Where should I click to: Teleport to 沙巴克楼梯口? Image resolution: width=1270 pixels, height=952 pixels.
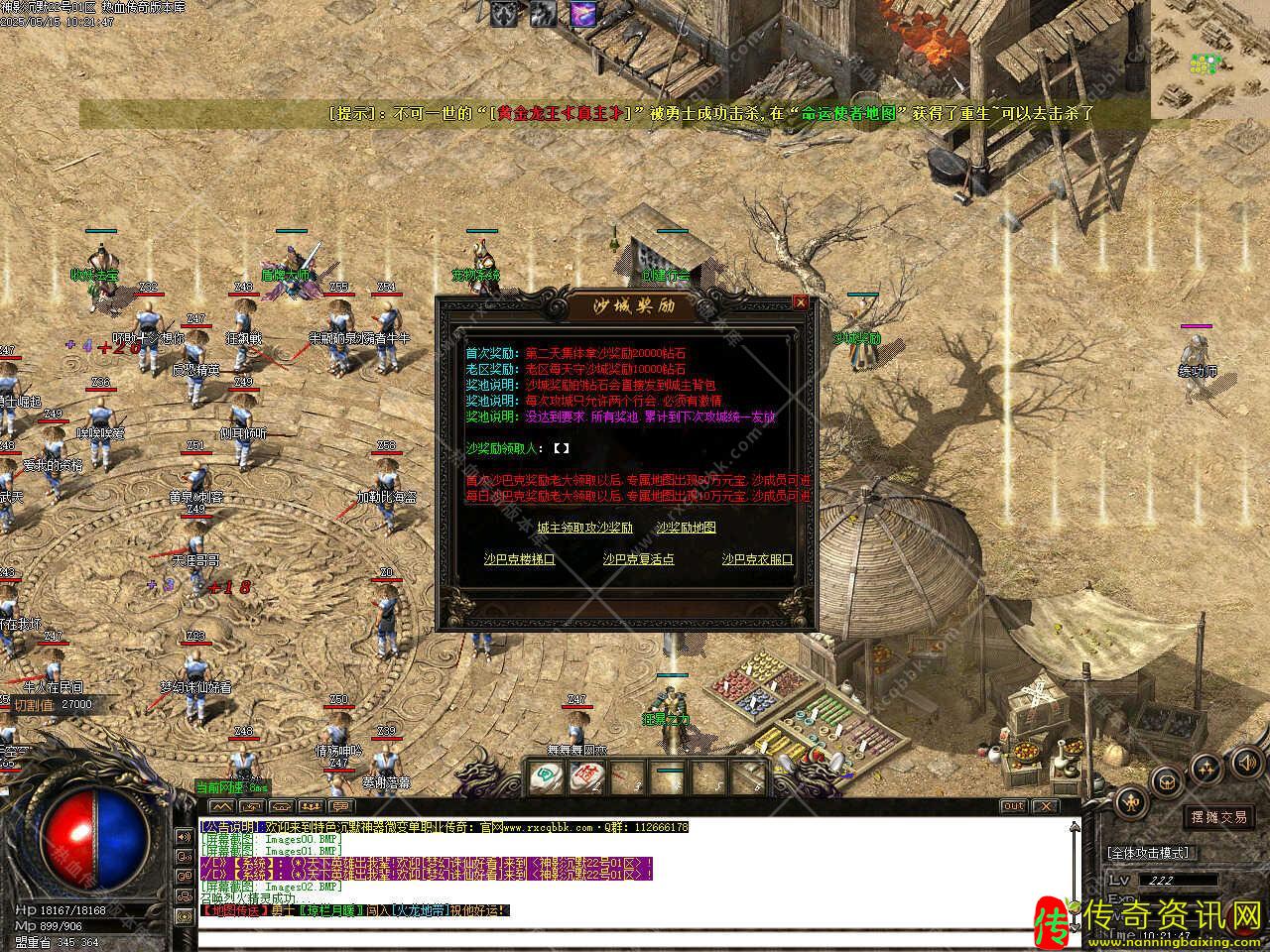519,559
